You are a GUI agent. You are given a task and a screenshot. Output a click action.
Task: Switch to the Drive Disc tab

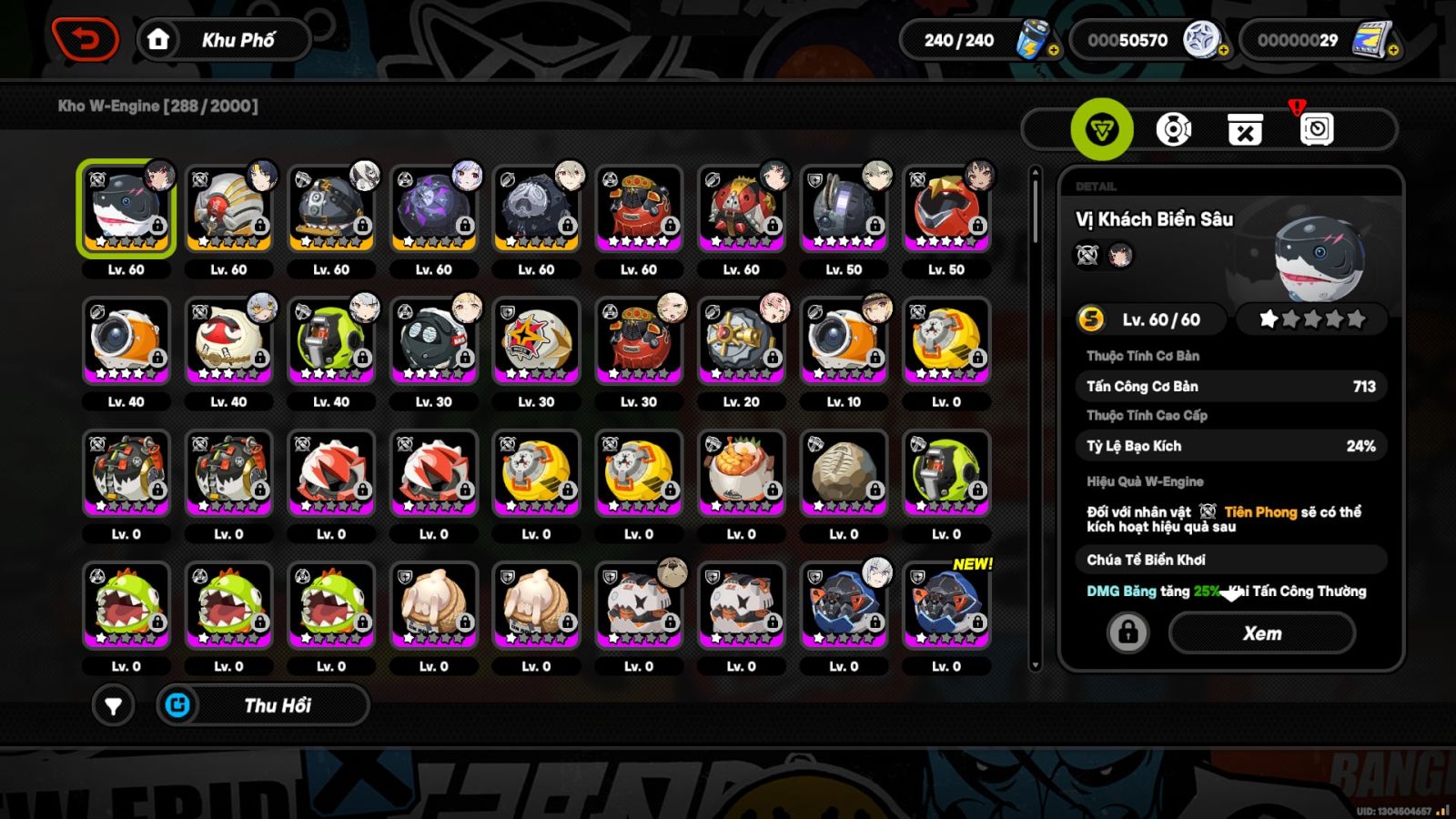tap(1173, 129)
